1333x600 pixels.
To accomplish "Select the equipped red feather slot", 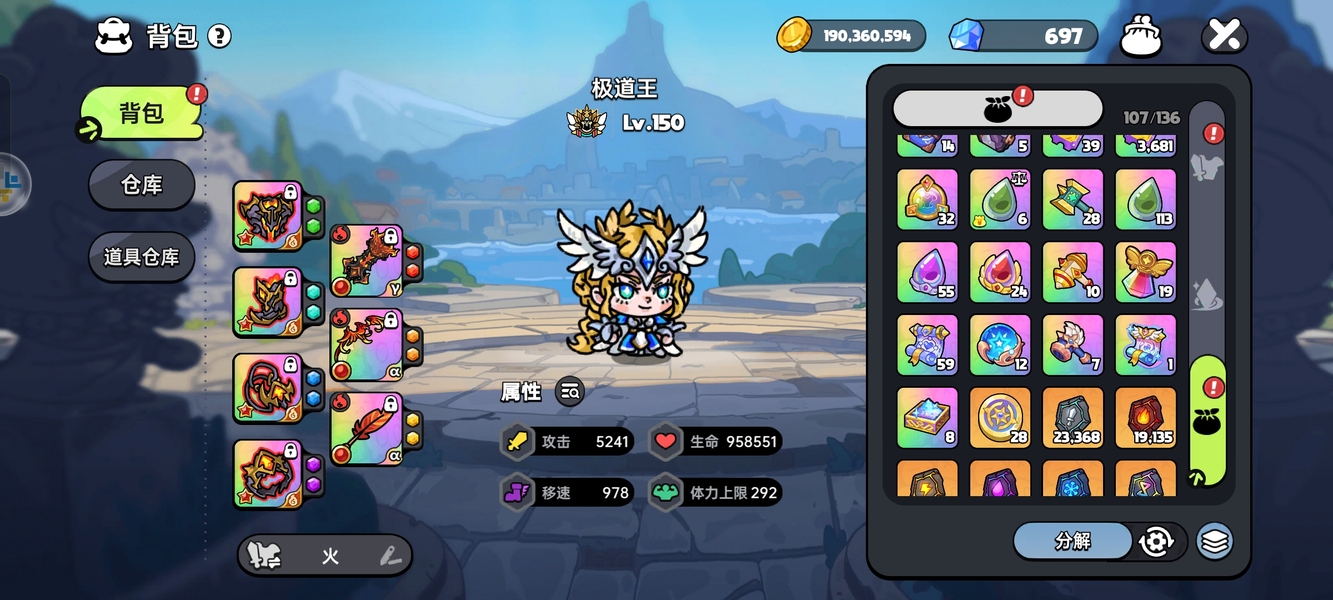I will [366, 429].
